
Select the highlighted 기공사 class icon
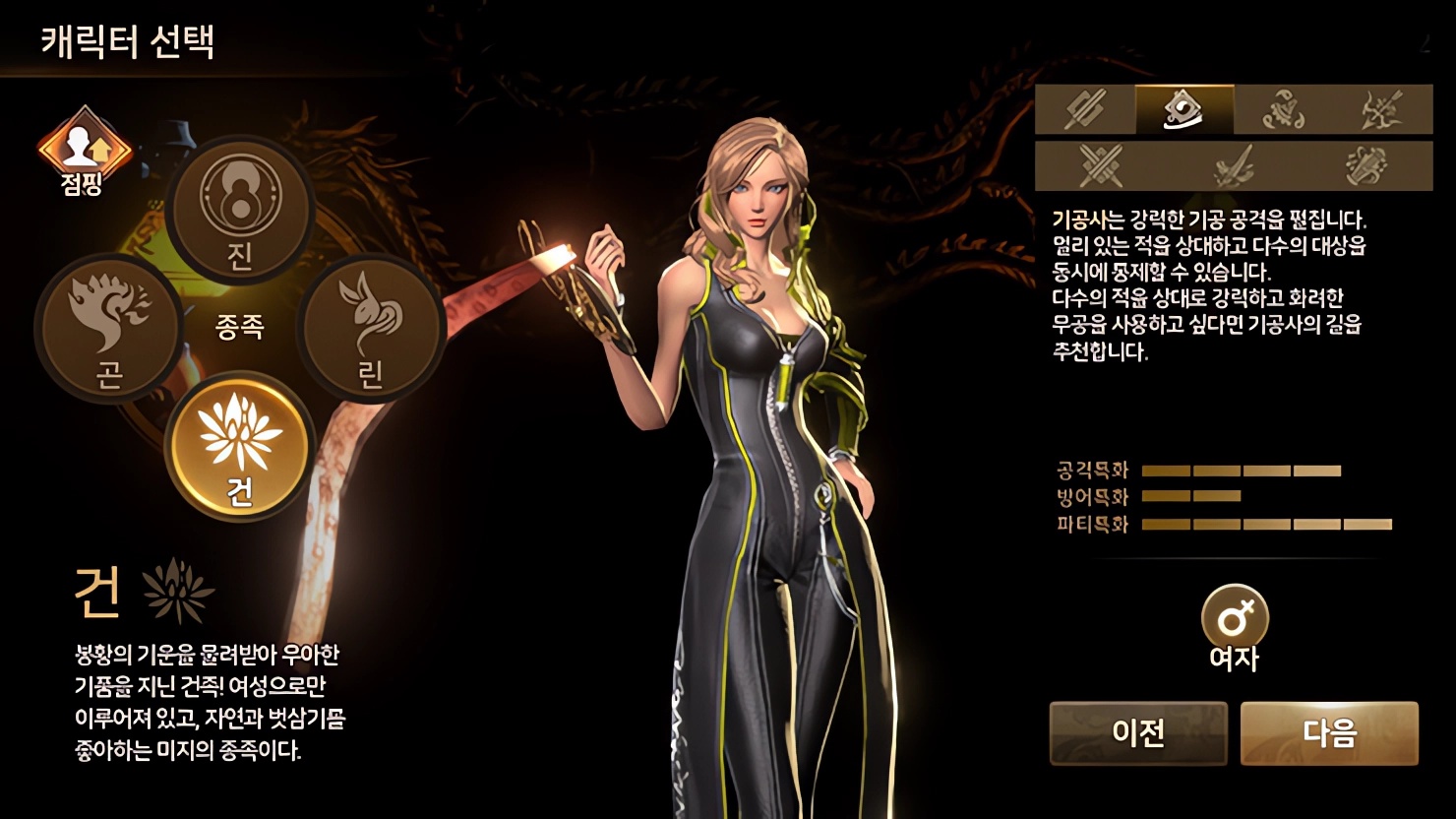click(1184, 109)
